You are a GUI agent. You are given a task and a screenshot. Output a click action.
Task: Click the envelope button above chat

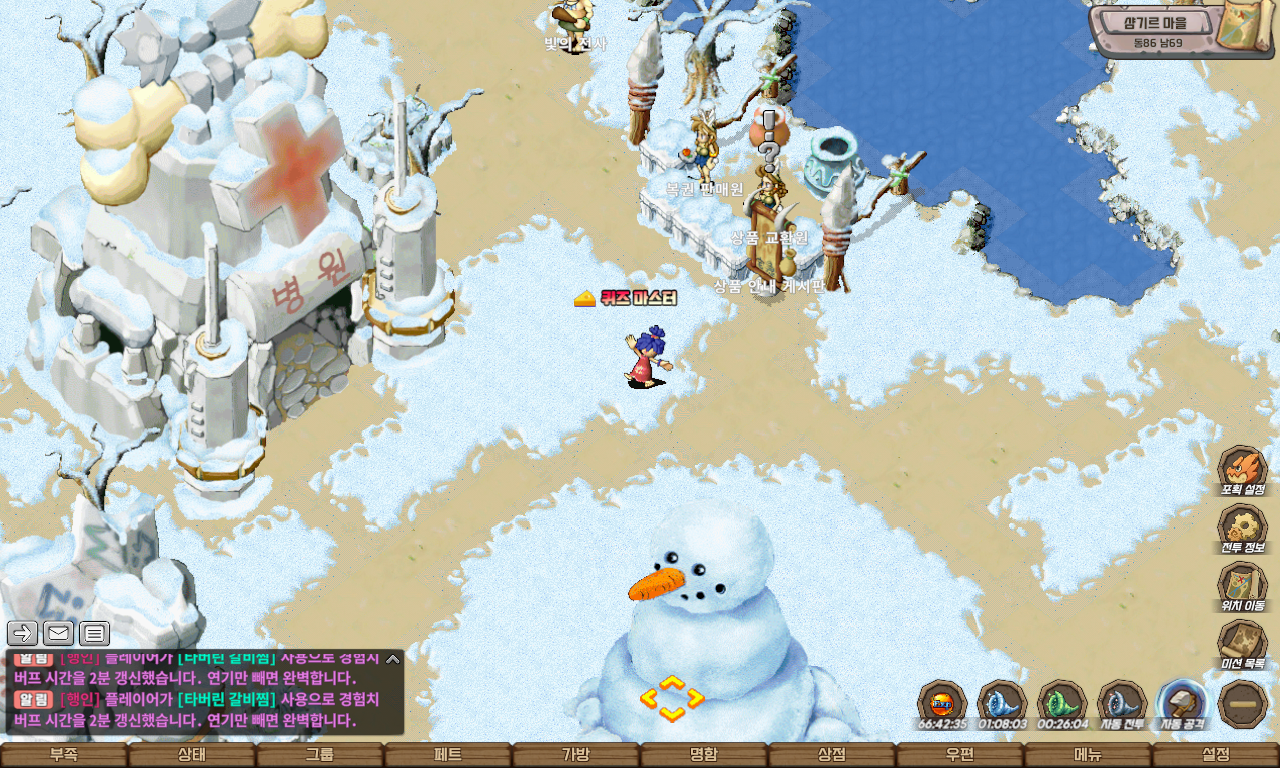click(x=58, y=632)
